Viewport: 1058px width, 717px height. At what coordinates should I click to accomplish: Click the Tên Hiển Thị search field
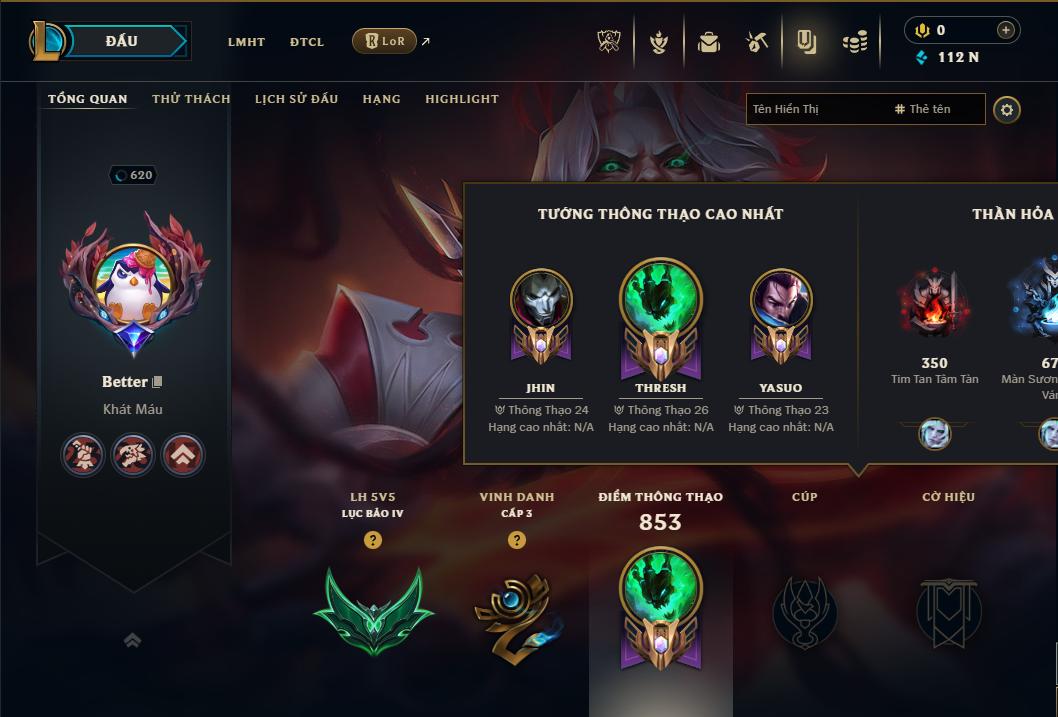(x=815, y=109)
